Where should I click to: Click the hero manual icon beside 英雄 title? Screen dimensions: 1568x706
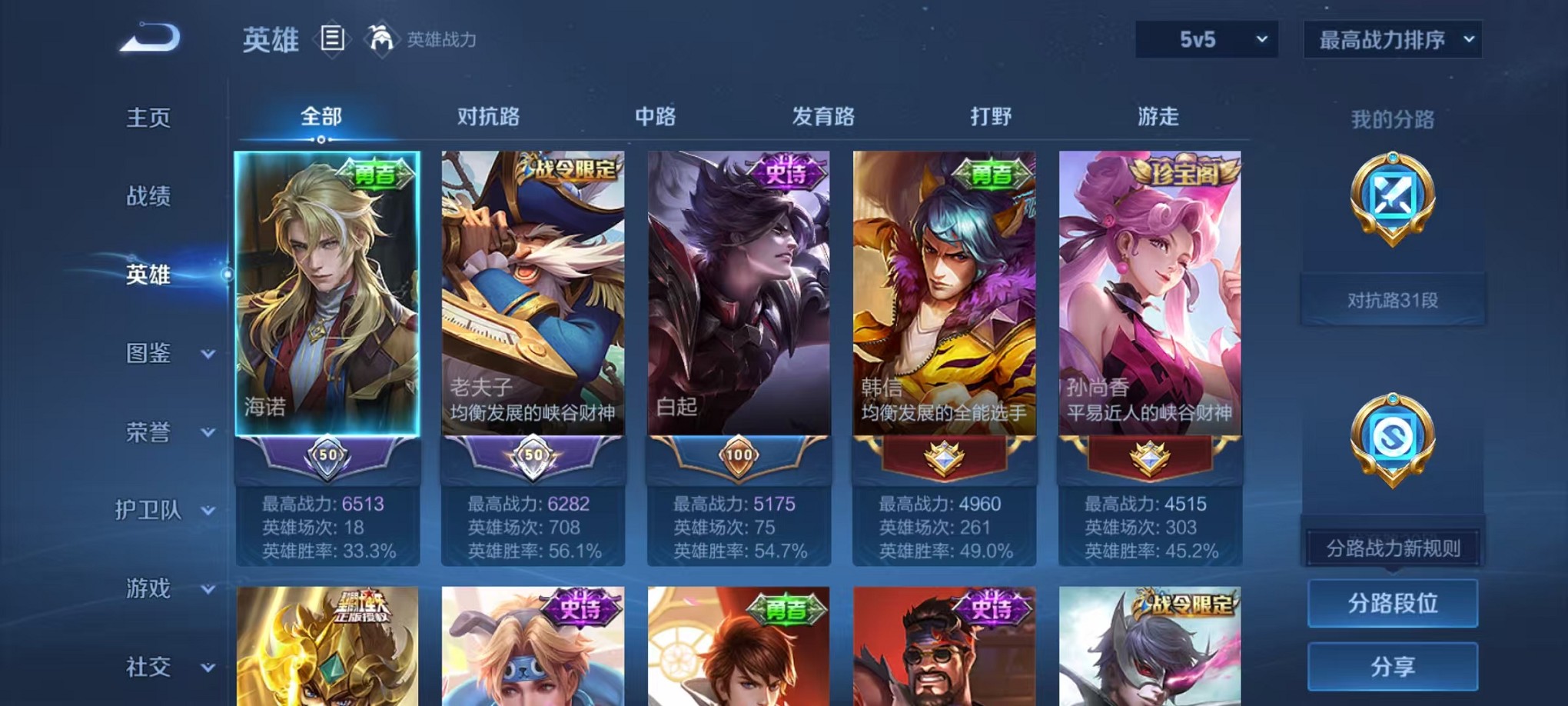(x=334, y=39)
